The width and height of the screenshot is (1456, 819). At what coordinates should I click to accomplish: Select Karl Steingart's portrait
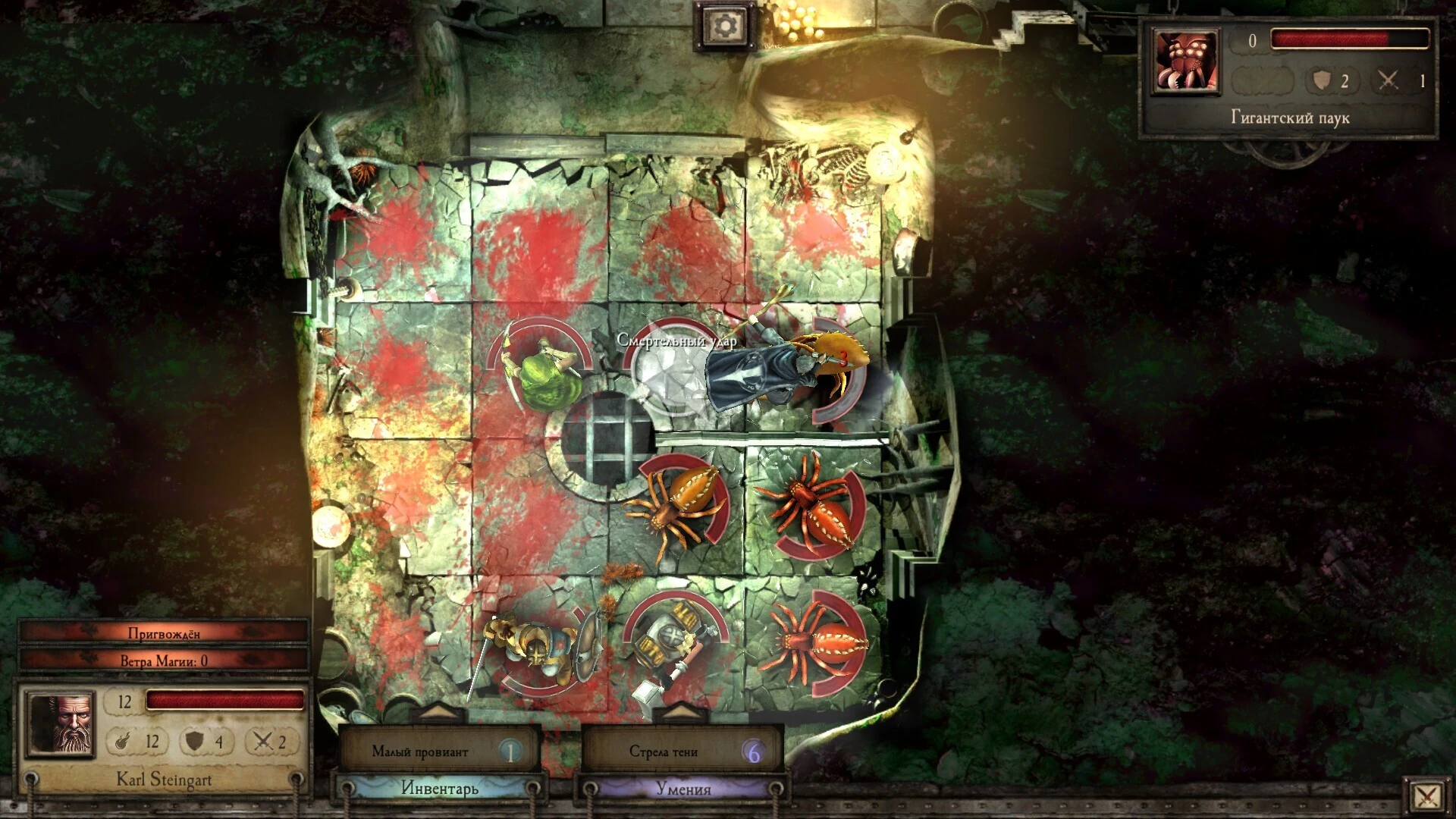point(61,723)
